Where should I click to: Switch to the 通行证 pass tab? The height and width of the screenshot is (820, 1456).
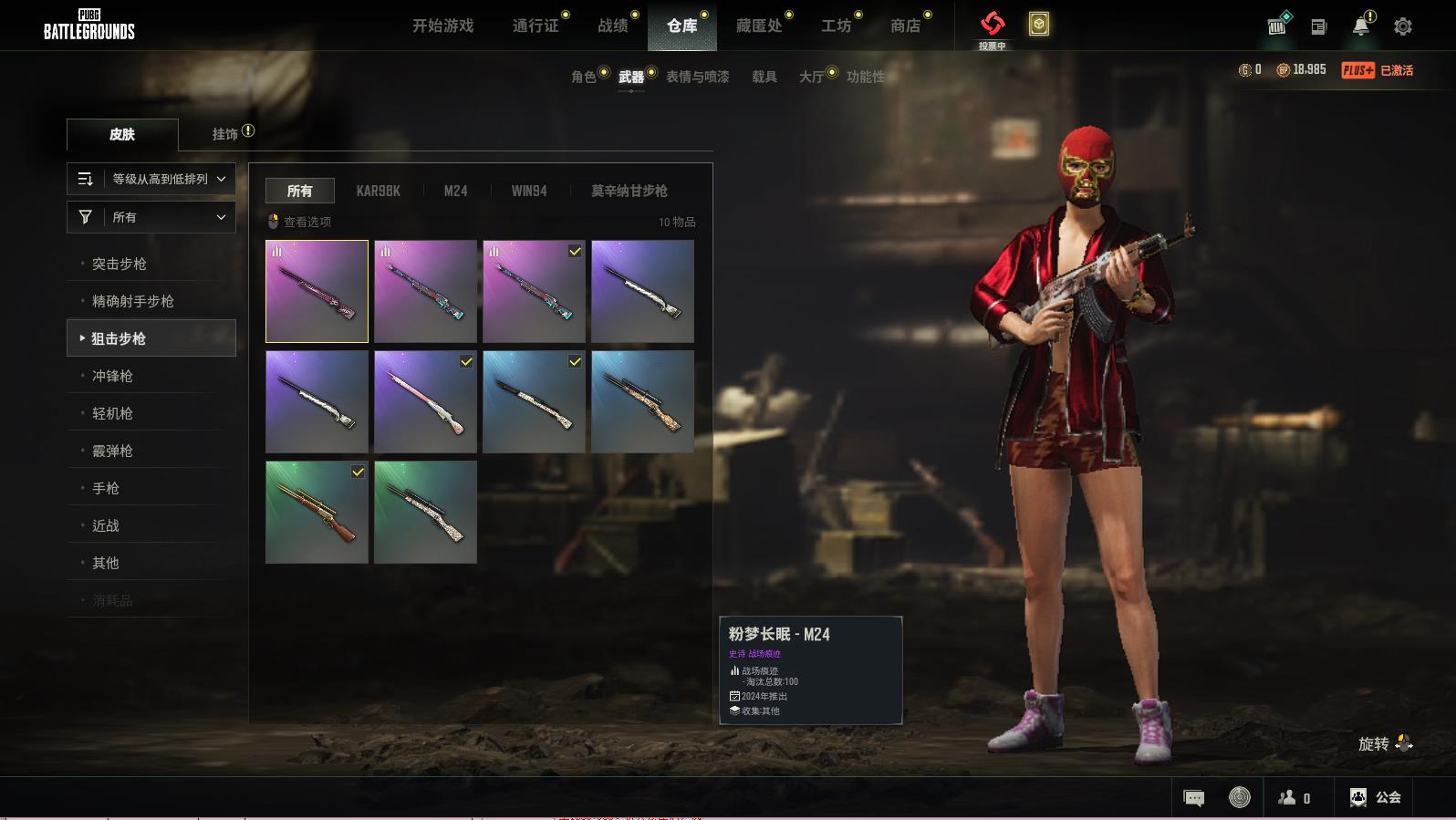tap(536, 26)
